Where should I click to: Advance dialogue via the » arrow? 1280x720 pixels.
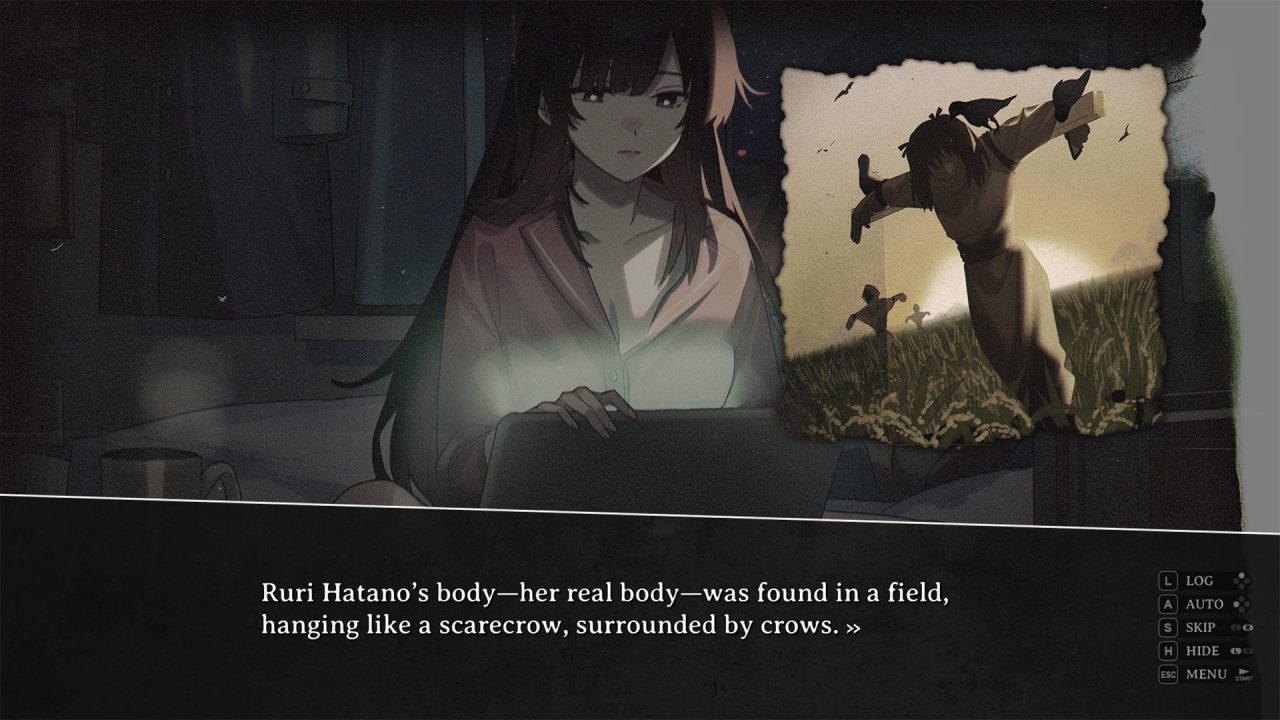coord(853,627)
